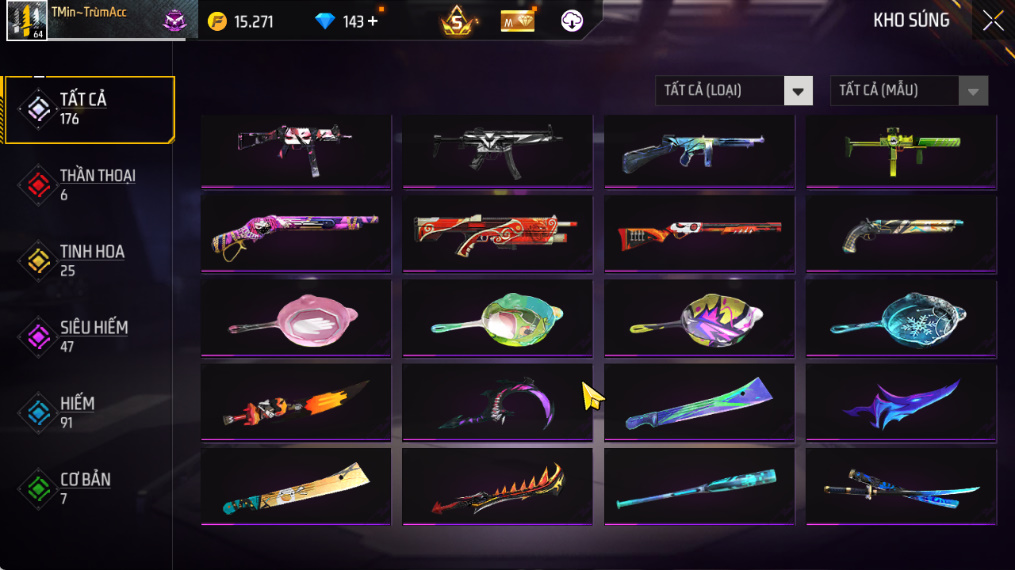Choose the green and yellow SMG skin

[901, 150]
